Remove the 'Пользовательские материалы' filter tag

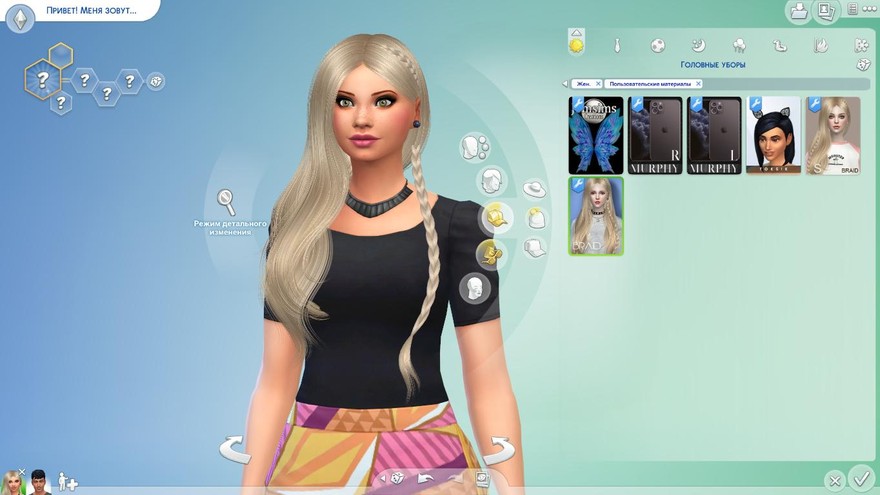coord(698,84)
